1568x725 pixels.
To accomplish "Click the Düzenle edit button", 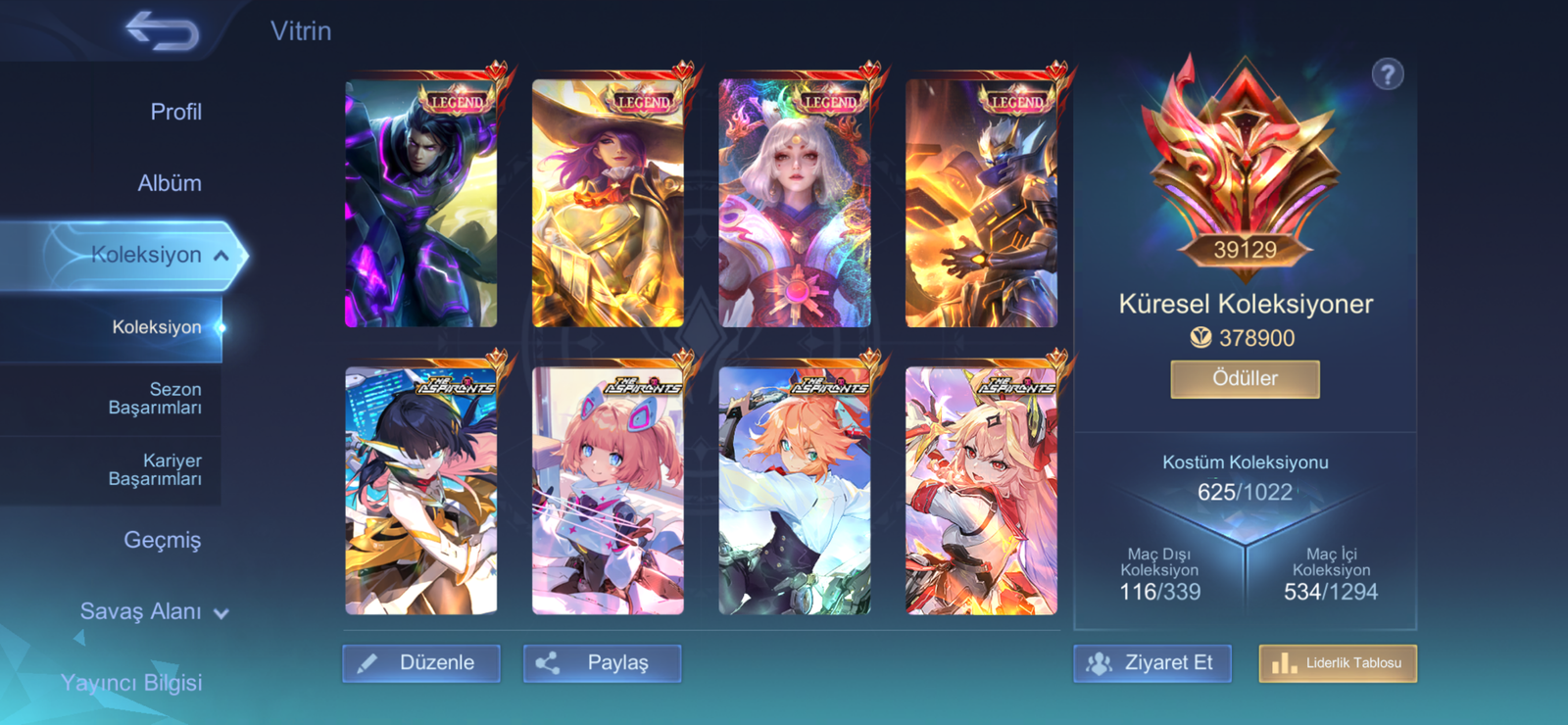I will click(x=421, y=663).
